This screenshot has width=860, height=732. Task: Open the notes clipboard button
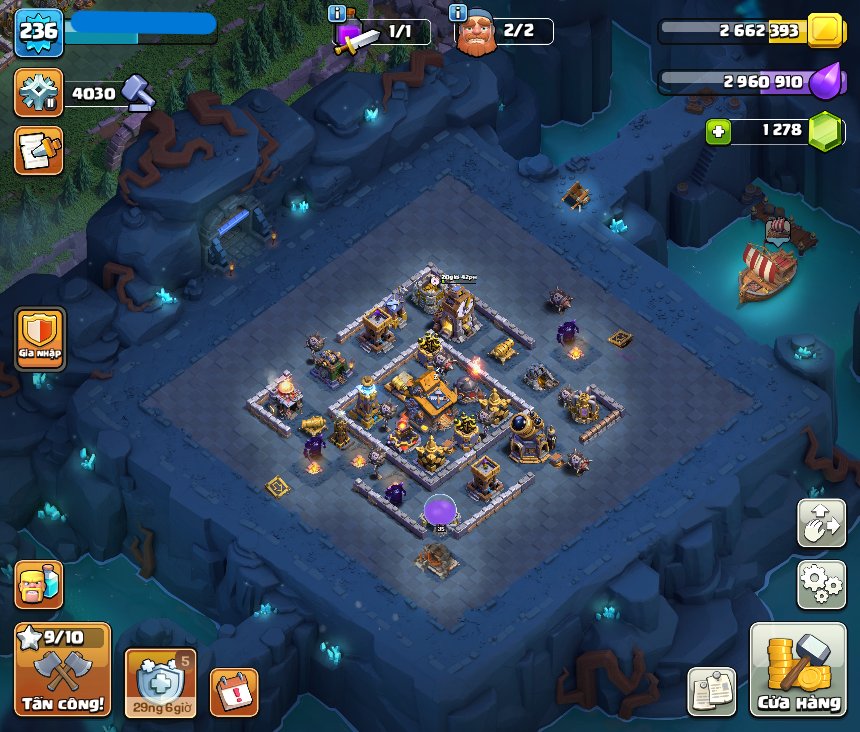[x=711, y=691]
